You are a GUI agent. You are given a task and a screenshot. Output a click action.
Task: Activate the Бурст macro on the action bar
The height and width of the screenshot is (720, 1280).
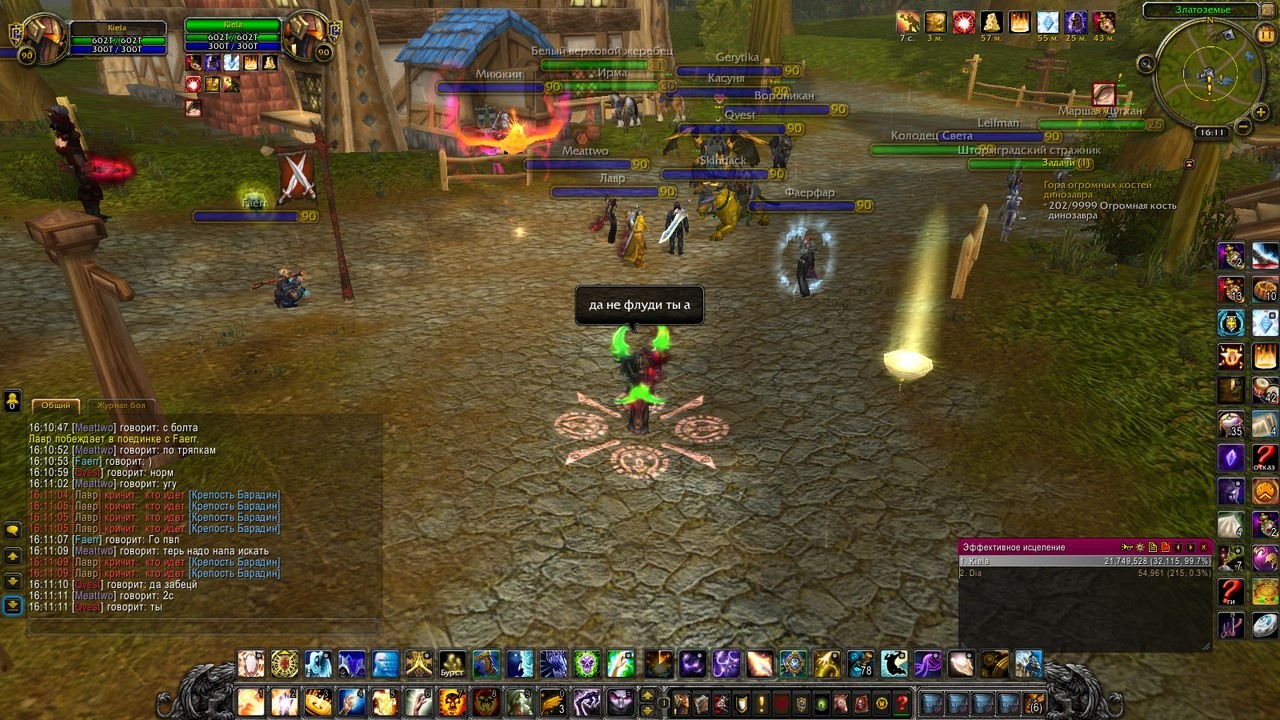(x=452, y=664)
